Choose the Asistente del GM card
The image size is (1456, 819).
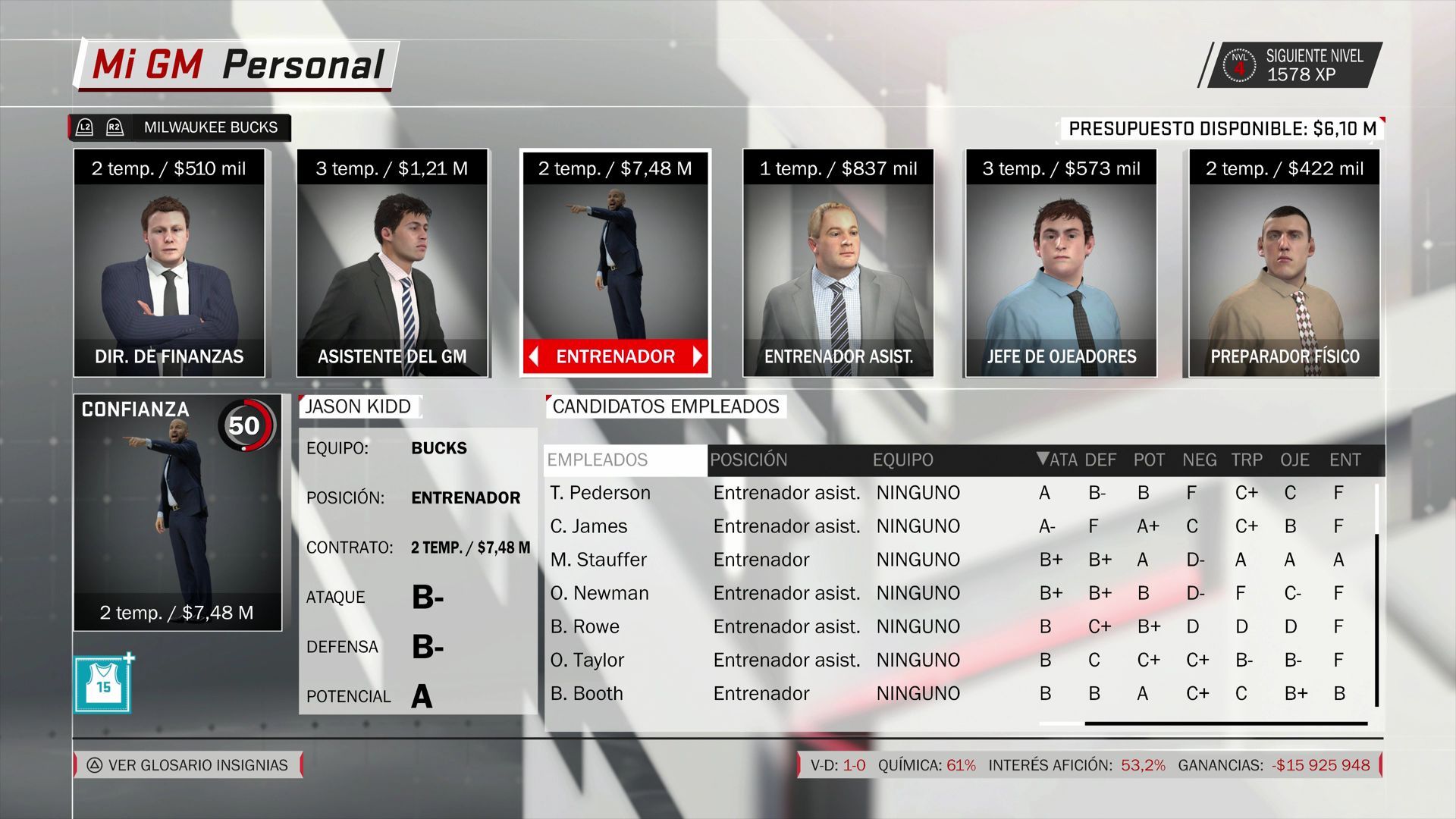click(392, 262)
